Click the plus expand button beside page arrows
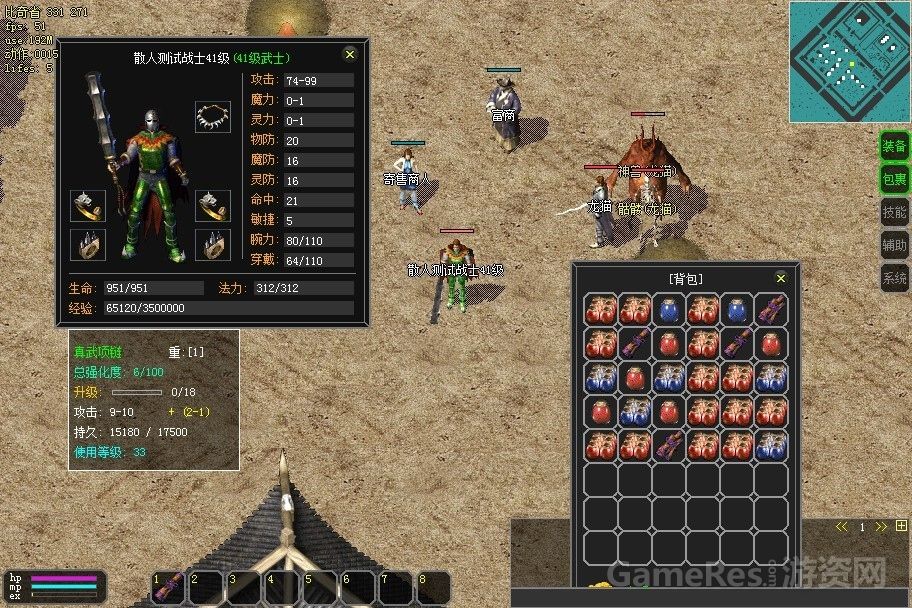This screenshot has height=608, width=912. pyautogui.click(x=902, y=526)
